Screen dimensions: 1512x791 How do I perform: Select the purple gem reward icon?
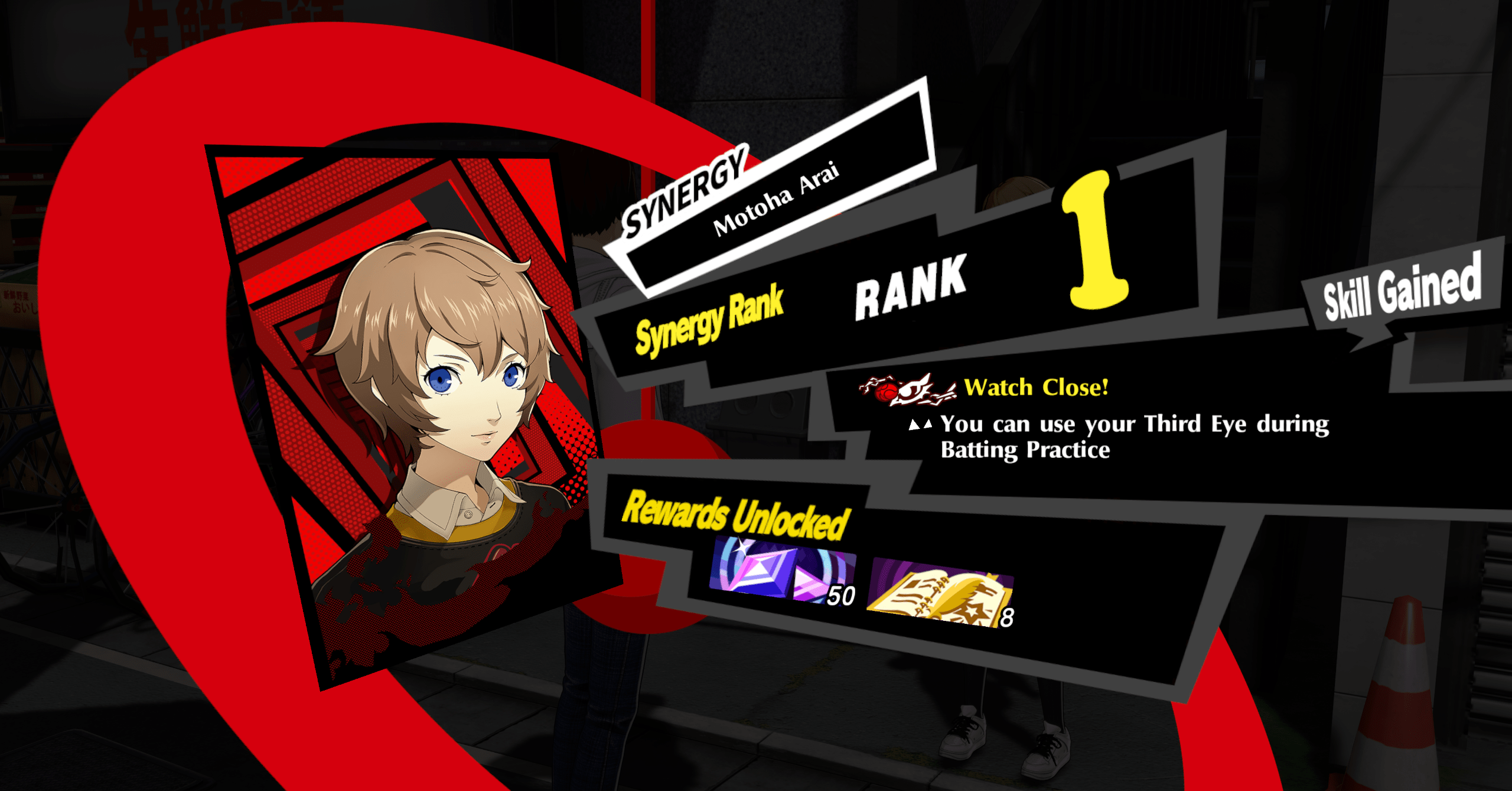781,571
